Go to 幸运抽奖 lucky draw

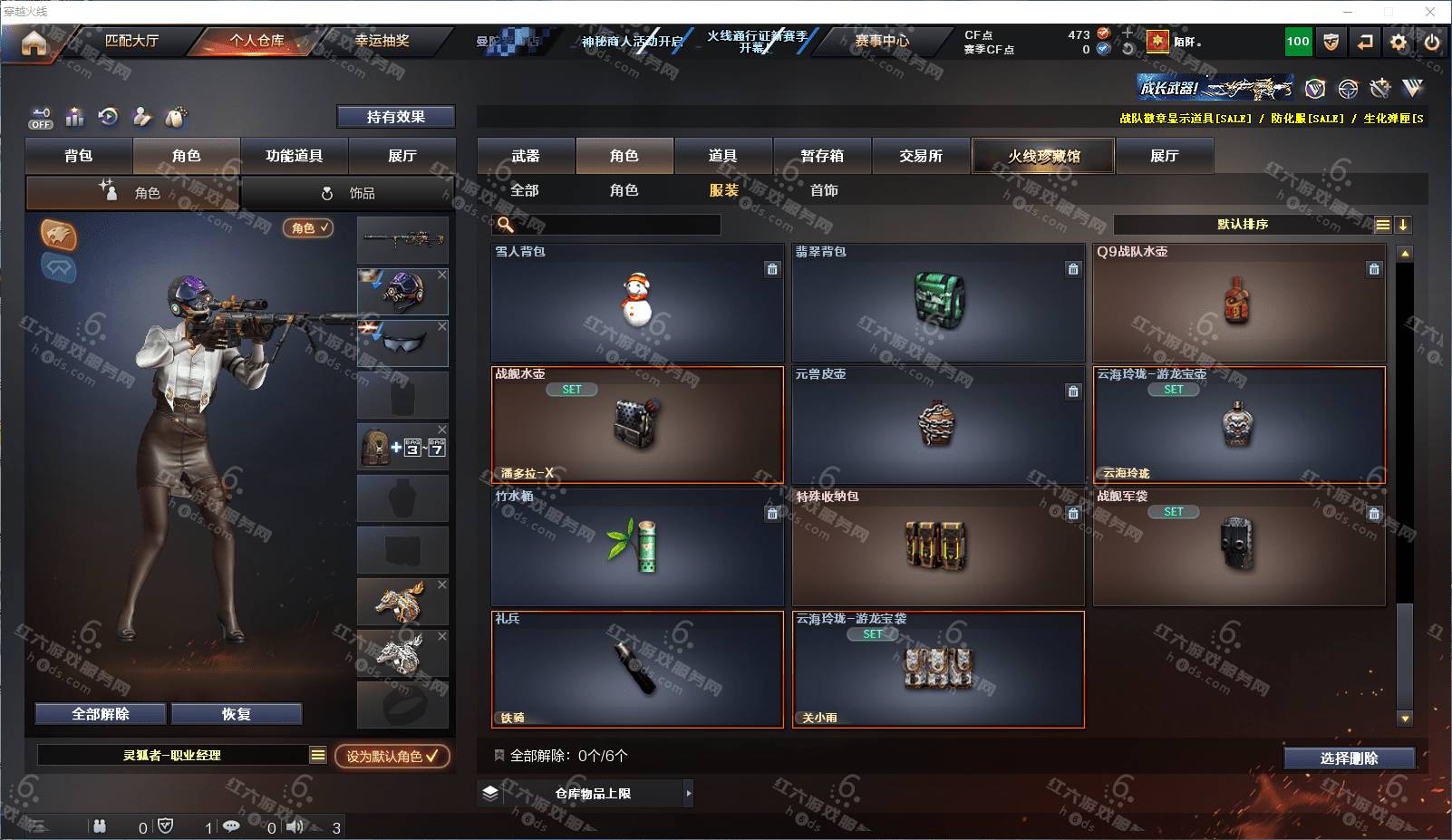[382, 41]
